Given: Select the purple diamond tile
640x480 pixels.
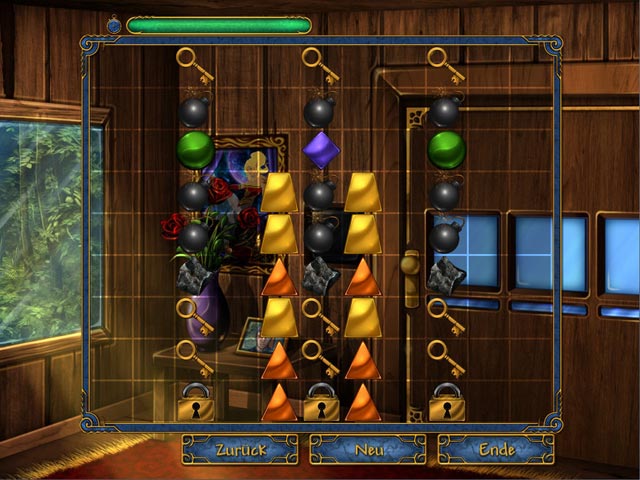Looking at the screenshot, I should click(x=321, y=150).
